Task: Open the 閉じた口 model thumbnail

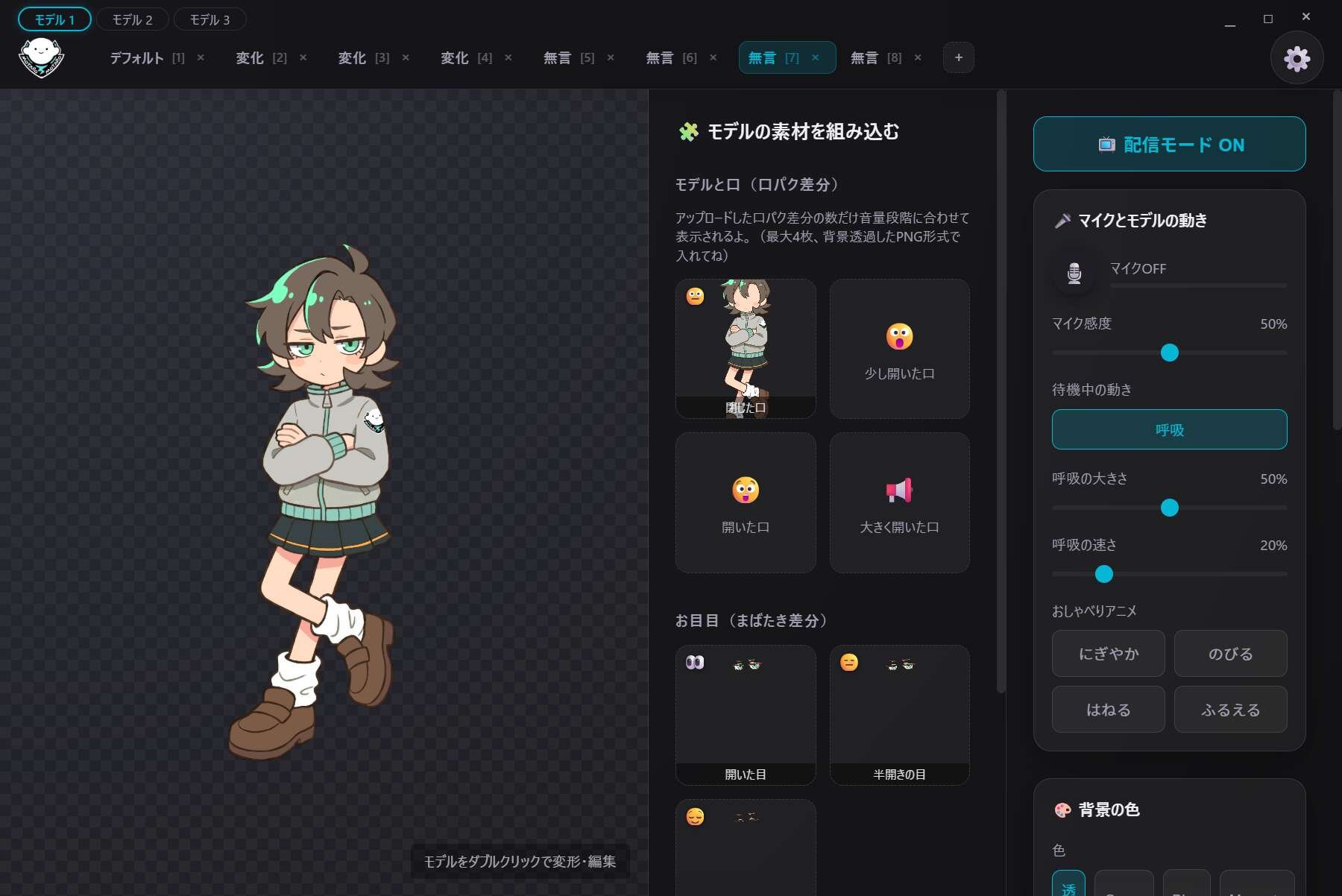Action: [x=746, y=349]
